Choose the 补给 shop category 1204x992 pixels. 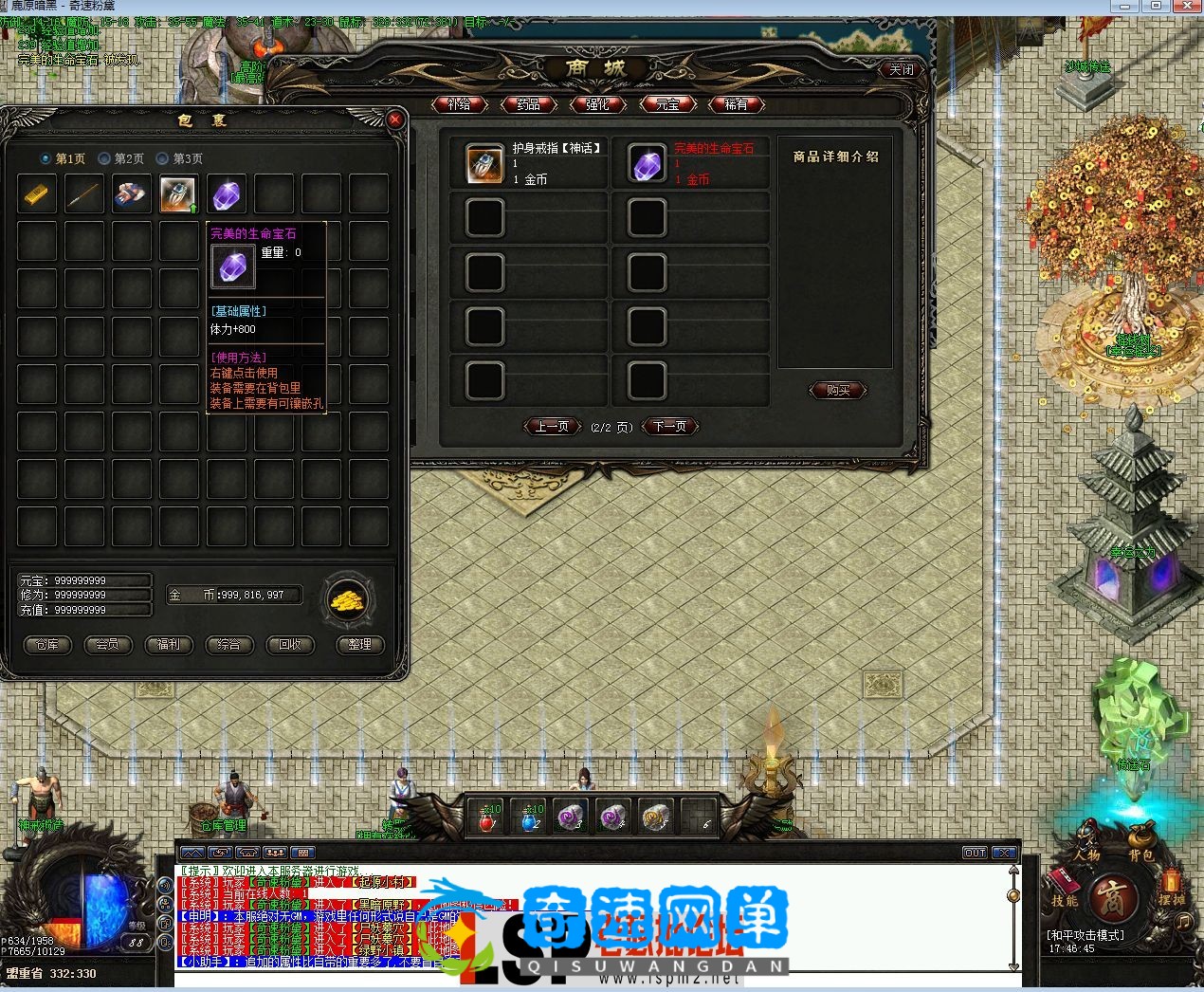[x=459, y=104]
